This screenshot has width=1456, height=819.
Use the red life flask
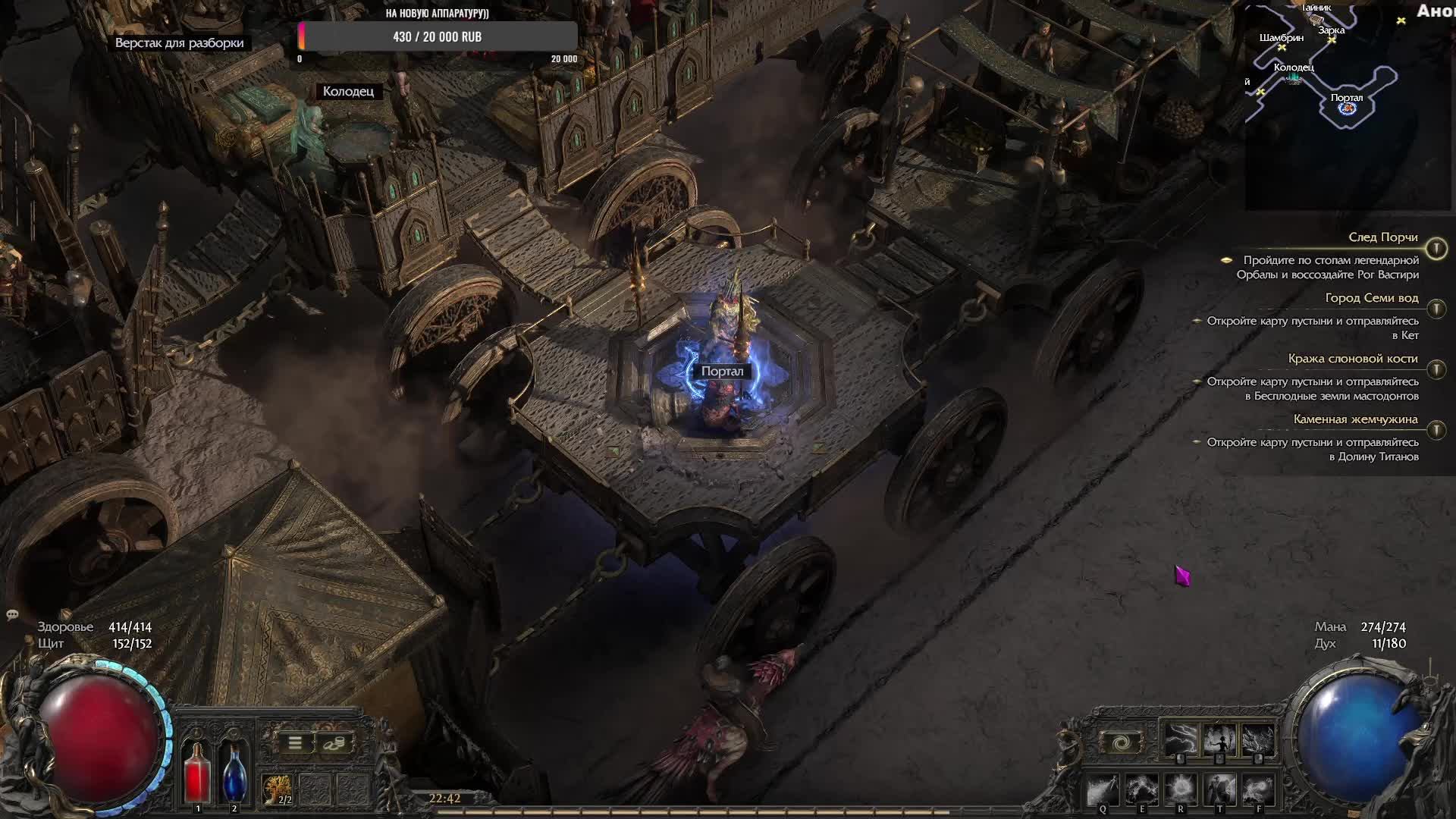(197, 772)
